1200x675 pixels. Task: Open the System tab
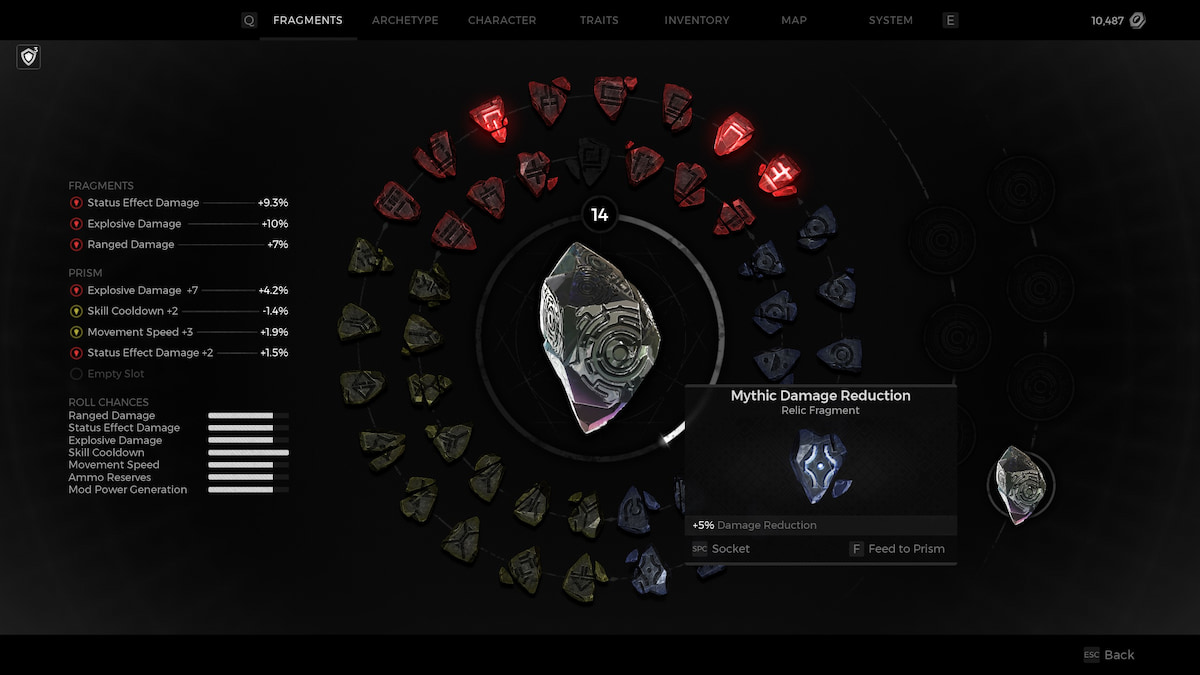[x=890, y=20]
